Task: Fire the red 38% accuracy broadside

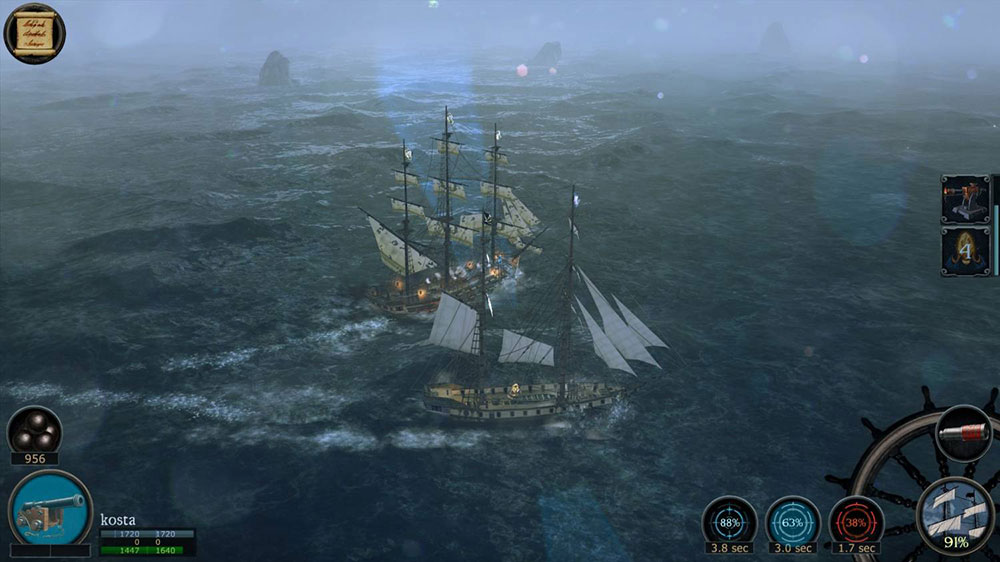Action: (856, 521)
